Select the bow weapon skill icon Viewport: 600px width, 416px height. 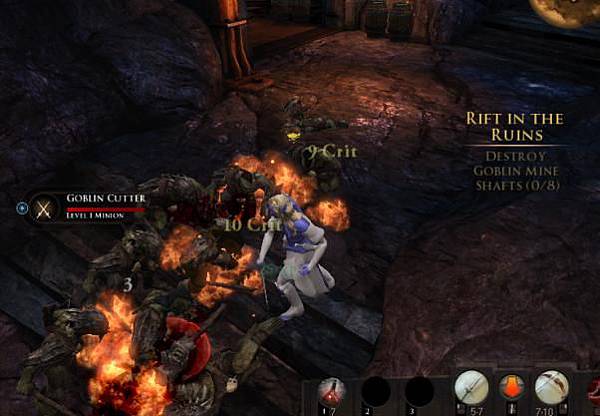[550, 388]
